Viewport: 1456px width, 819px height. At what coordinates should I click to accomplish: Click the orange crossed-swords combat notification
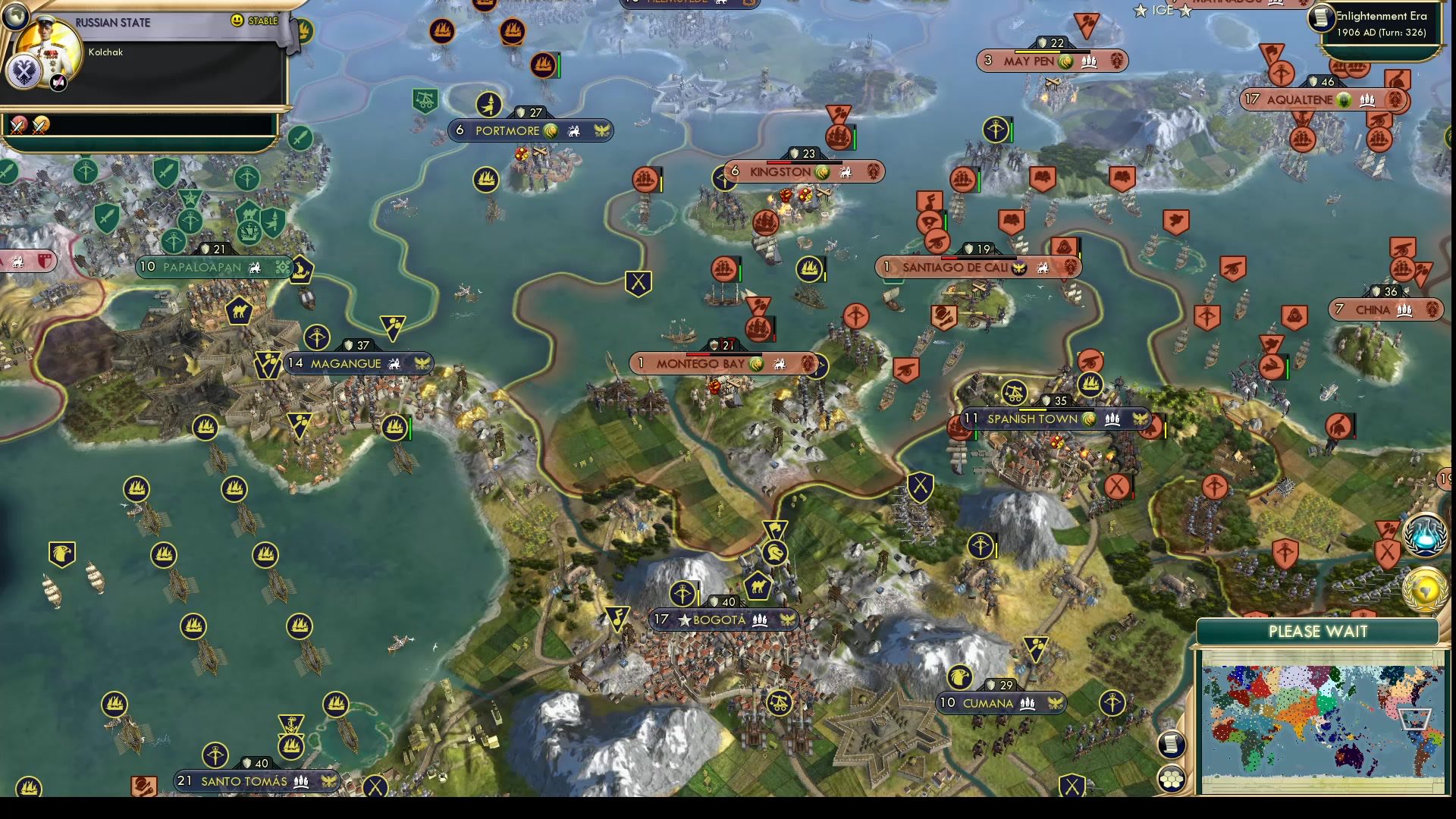[x=40, y=124]
